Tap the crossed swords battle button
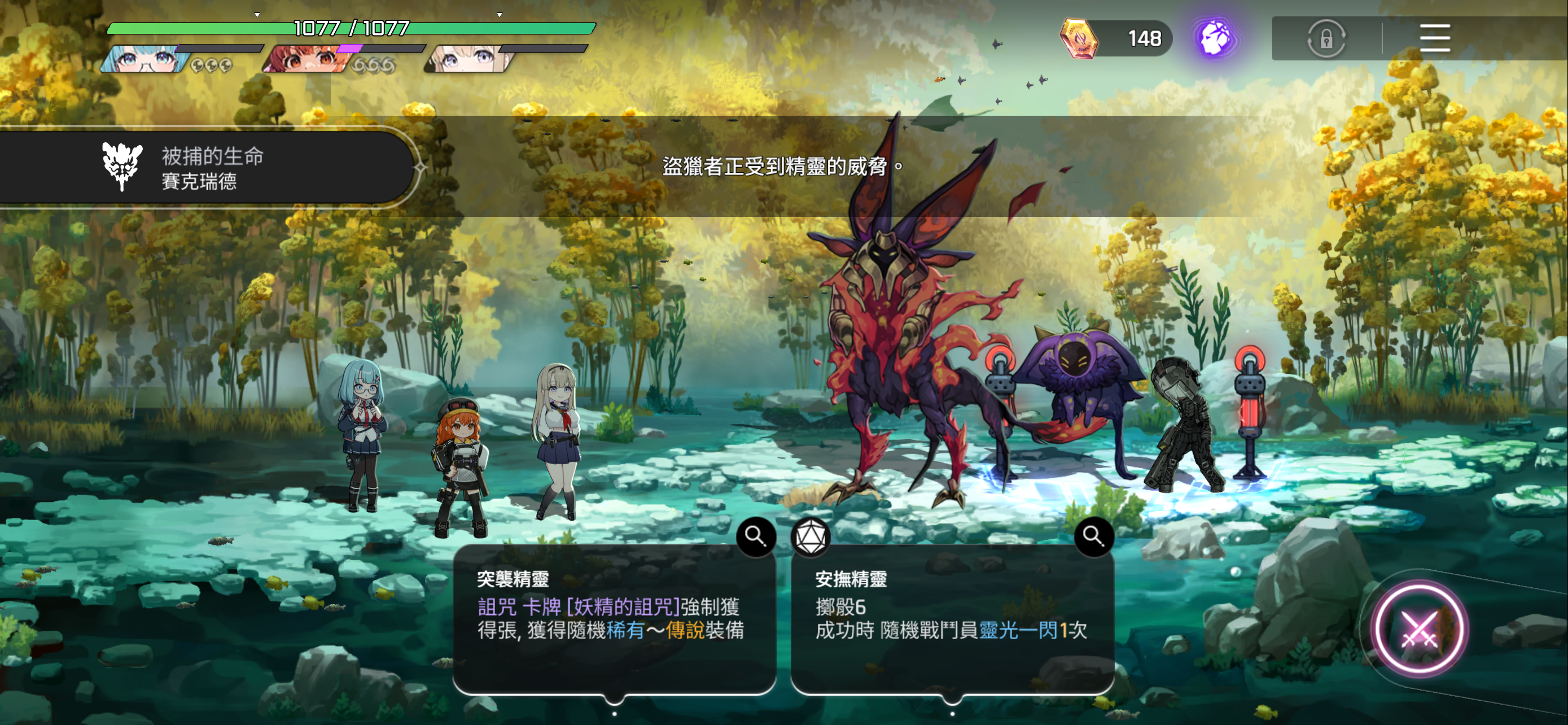The height and width of the screenshot is (725, 1568). coord(1419,629)
